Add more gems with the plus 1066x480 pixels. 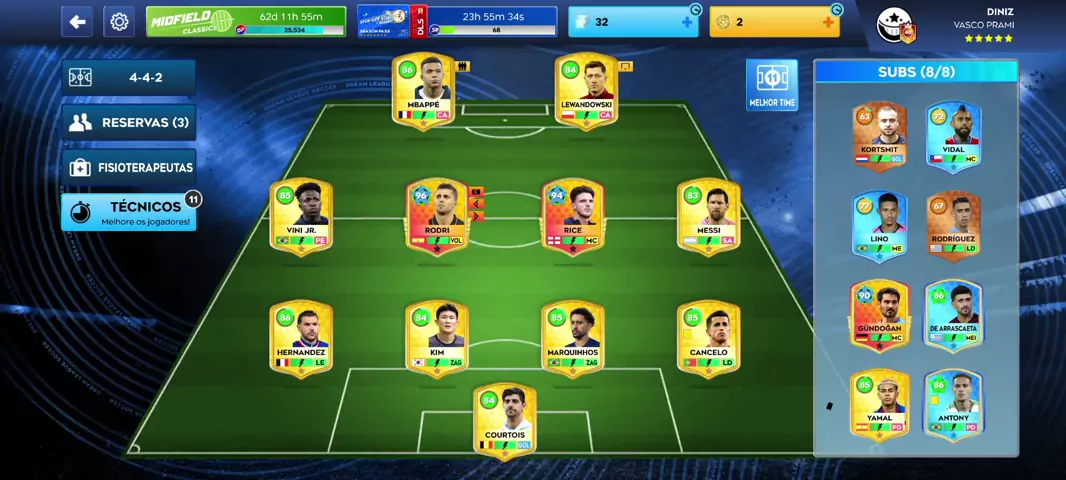[686, 22]
